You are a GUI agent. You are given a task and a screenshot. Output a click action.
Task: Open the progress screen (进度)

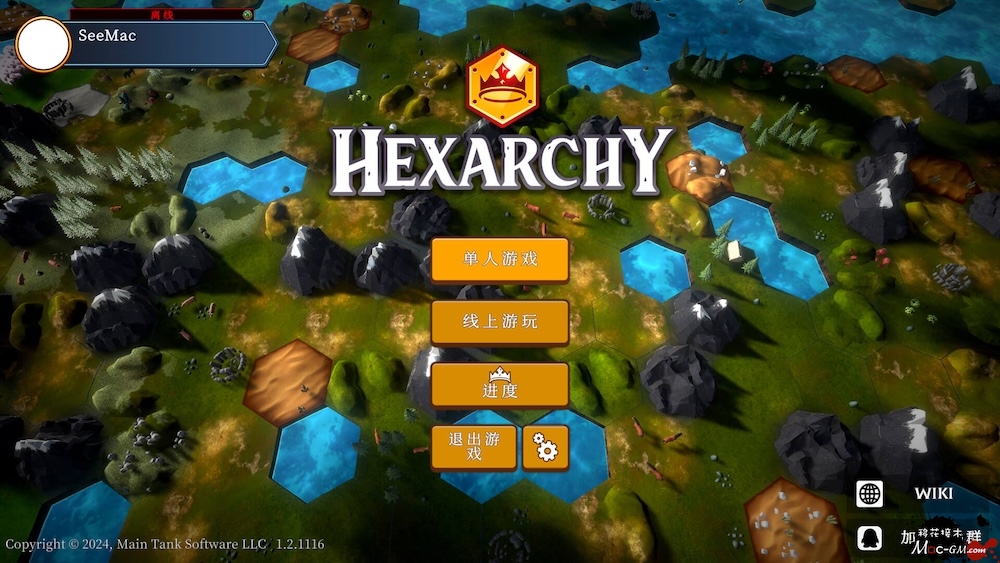point(500,385)
